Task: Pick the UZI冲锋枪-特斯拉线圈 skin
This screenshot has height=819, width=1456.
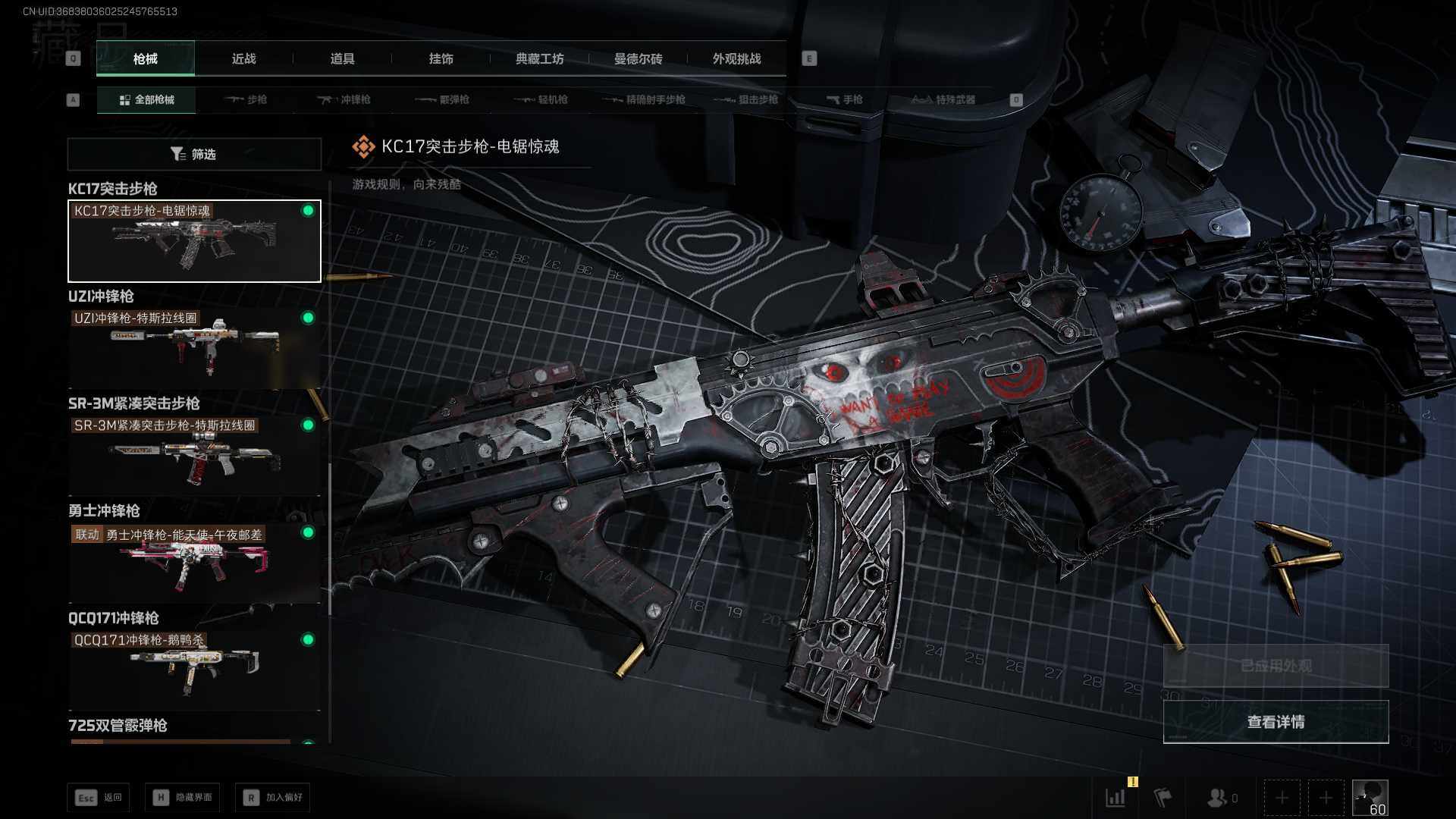Action: 194,348
